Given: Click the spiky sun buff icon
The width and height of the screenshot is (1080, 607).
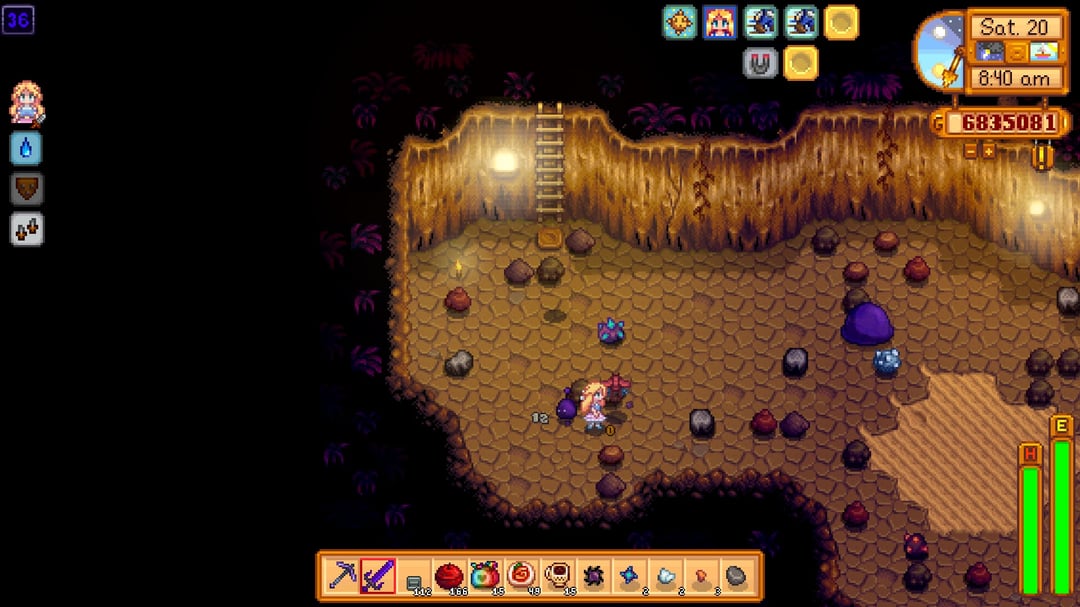Looking at the screenshot, I should click(x=679, y=22).
